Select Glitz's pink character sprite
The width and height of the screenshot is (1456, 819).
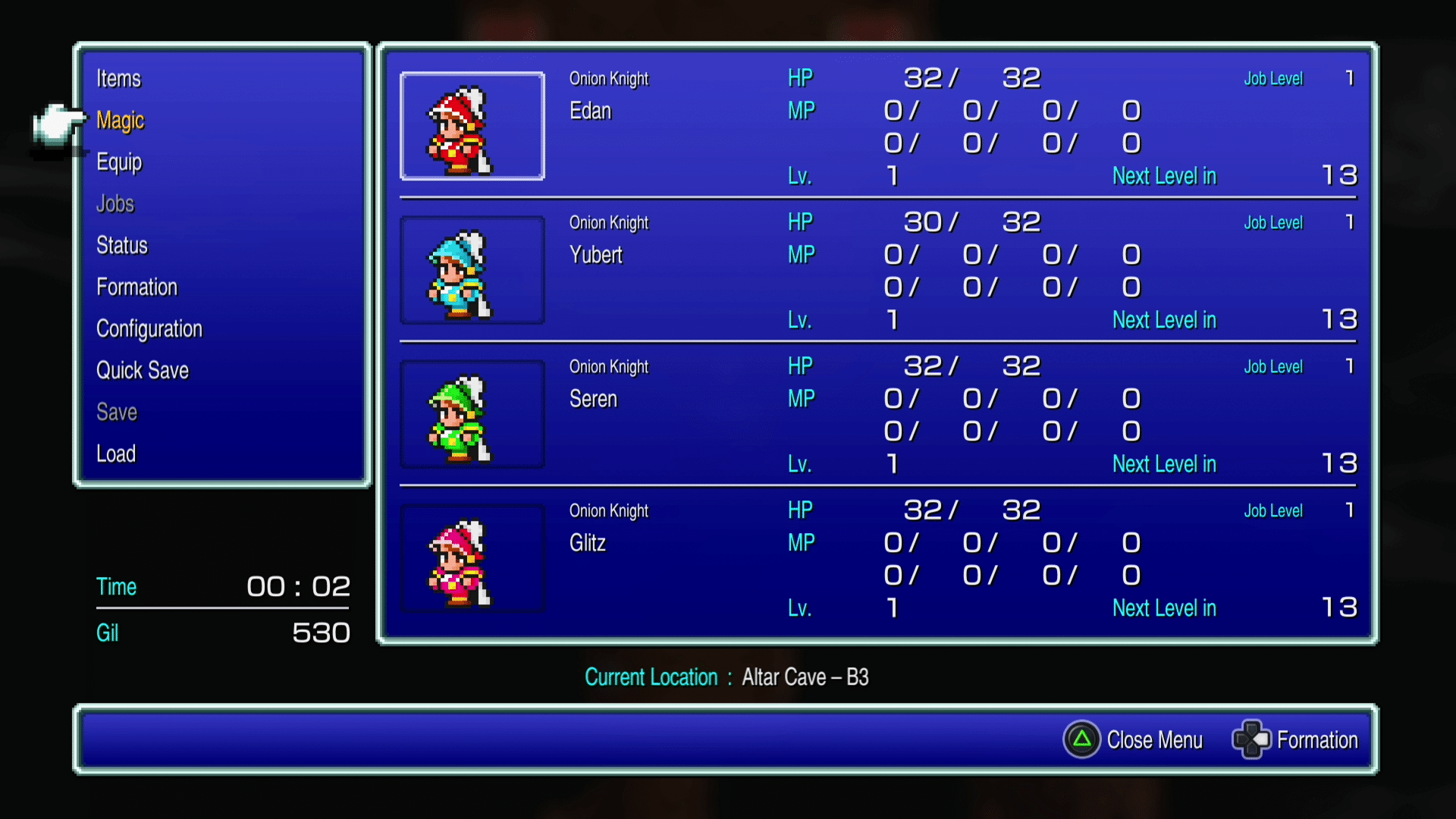point(472,558)
